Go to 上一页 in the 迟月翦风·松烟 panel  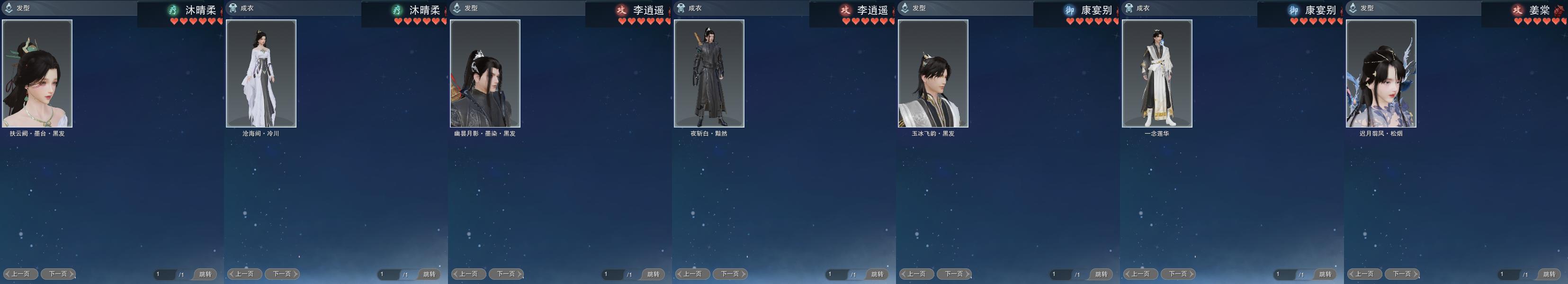tap(1364, 274)
